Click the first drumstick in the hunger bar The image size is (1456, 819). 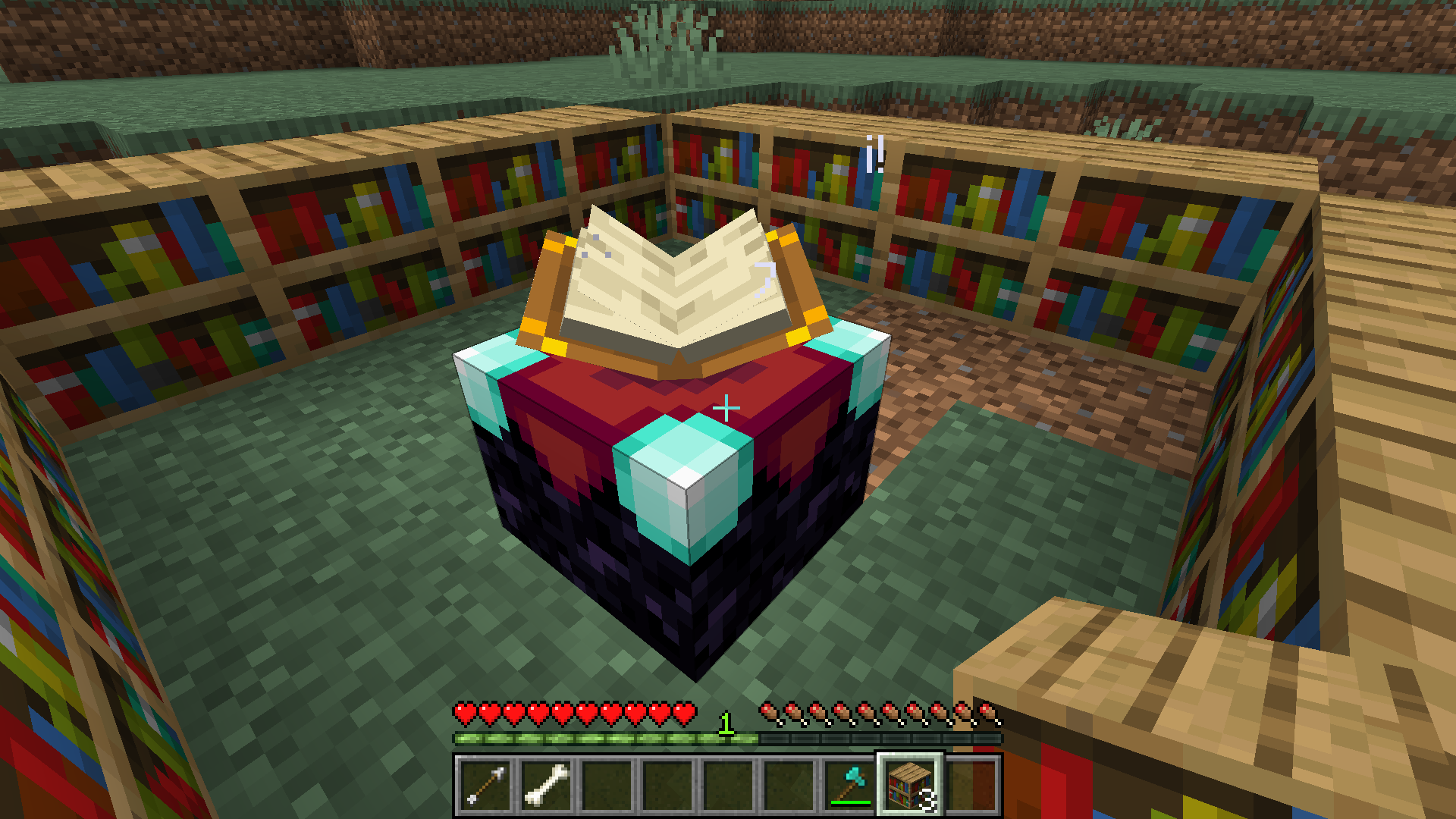click(771, 711)
